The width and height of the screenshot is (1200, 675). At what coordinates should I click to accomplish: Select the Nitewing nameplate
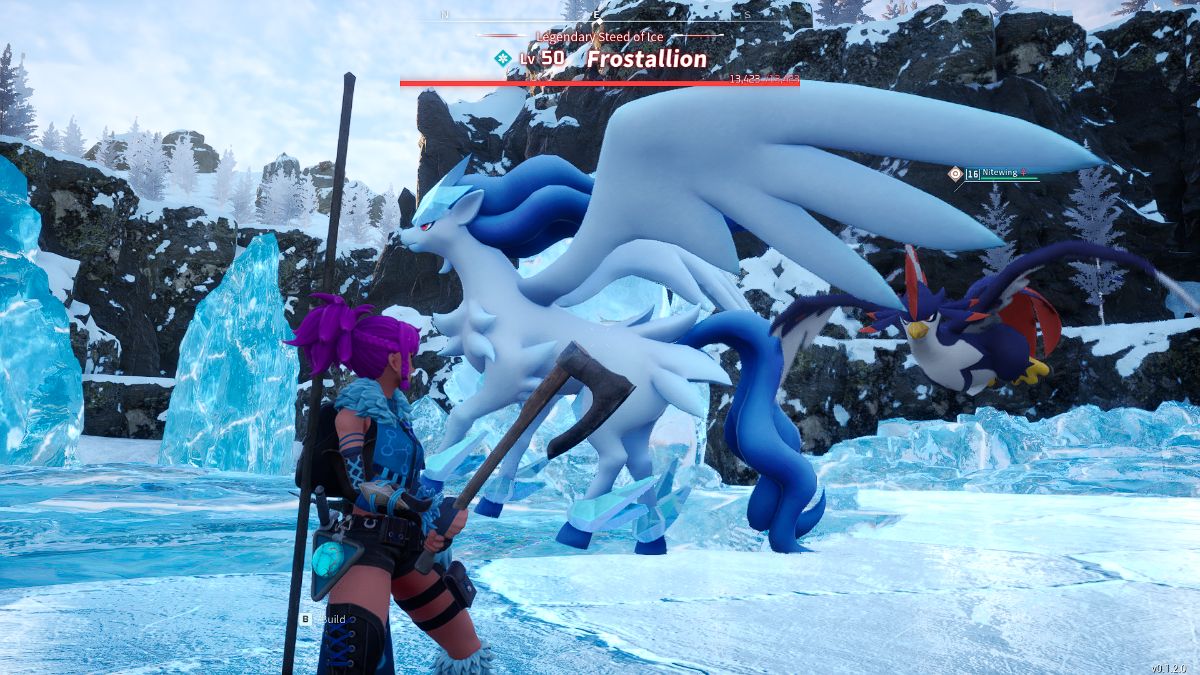point(996,173)
